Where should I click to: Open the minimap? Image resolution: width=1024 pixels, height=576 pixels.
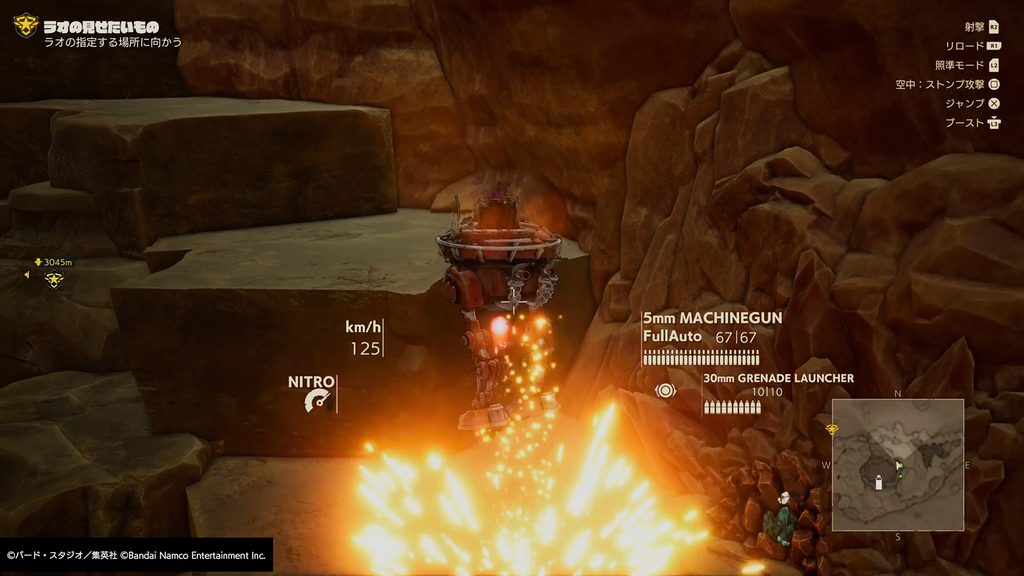[897, 464]
